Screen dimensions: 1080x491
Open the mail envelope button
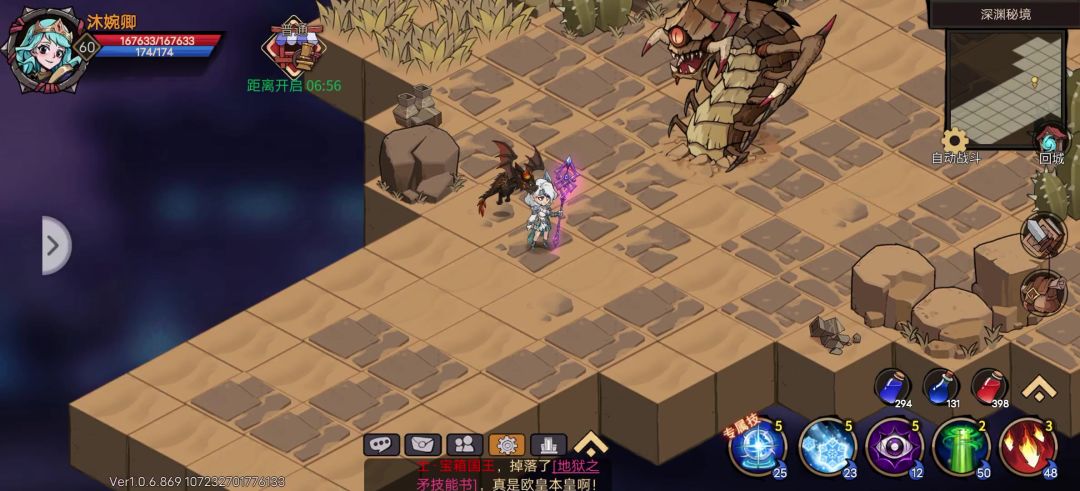pos(422,445)
